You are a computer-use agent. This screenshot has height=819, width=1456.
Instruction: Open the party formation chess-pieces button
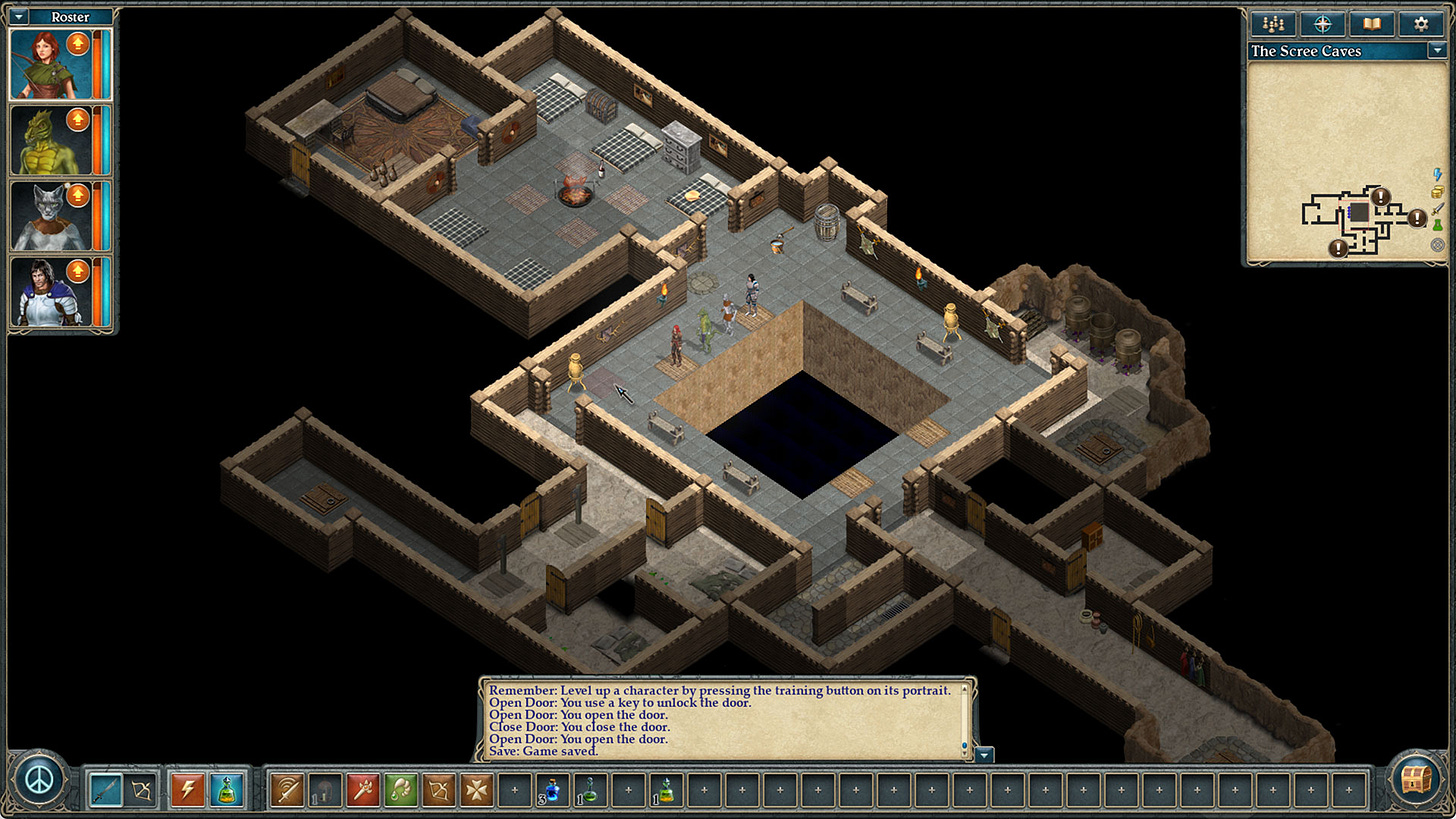coord(1273,24)
